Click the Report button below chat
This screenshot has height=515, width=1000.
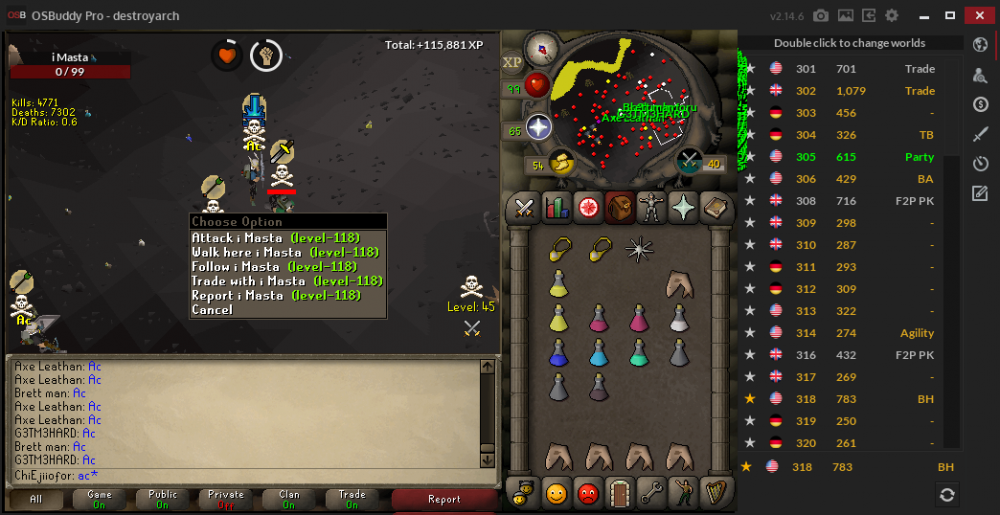pos(444,499)
